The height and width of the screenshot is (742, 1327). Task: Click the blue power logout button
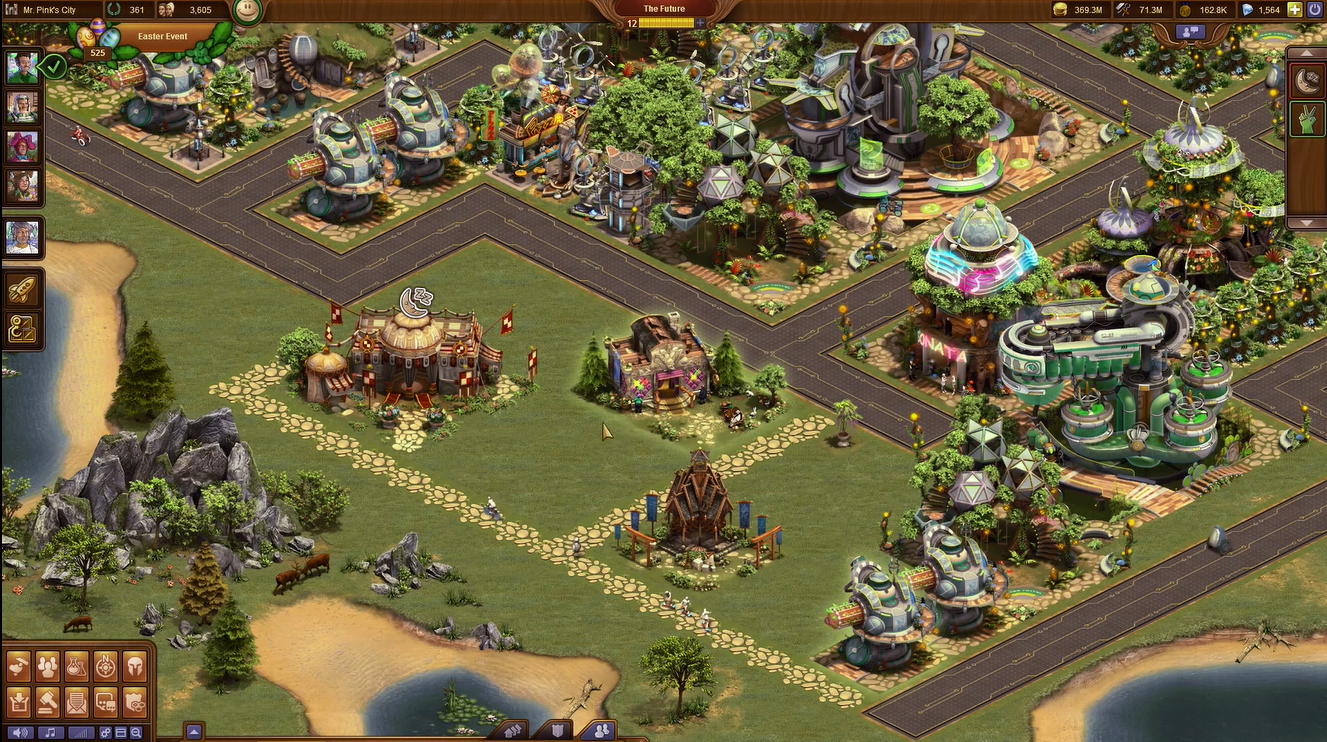[x=1315, y=10]
